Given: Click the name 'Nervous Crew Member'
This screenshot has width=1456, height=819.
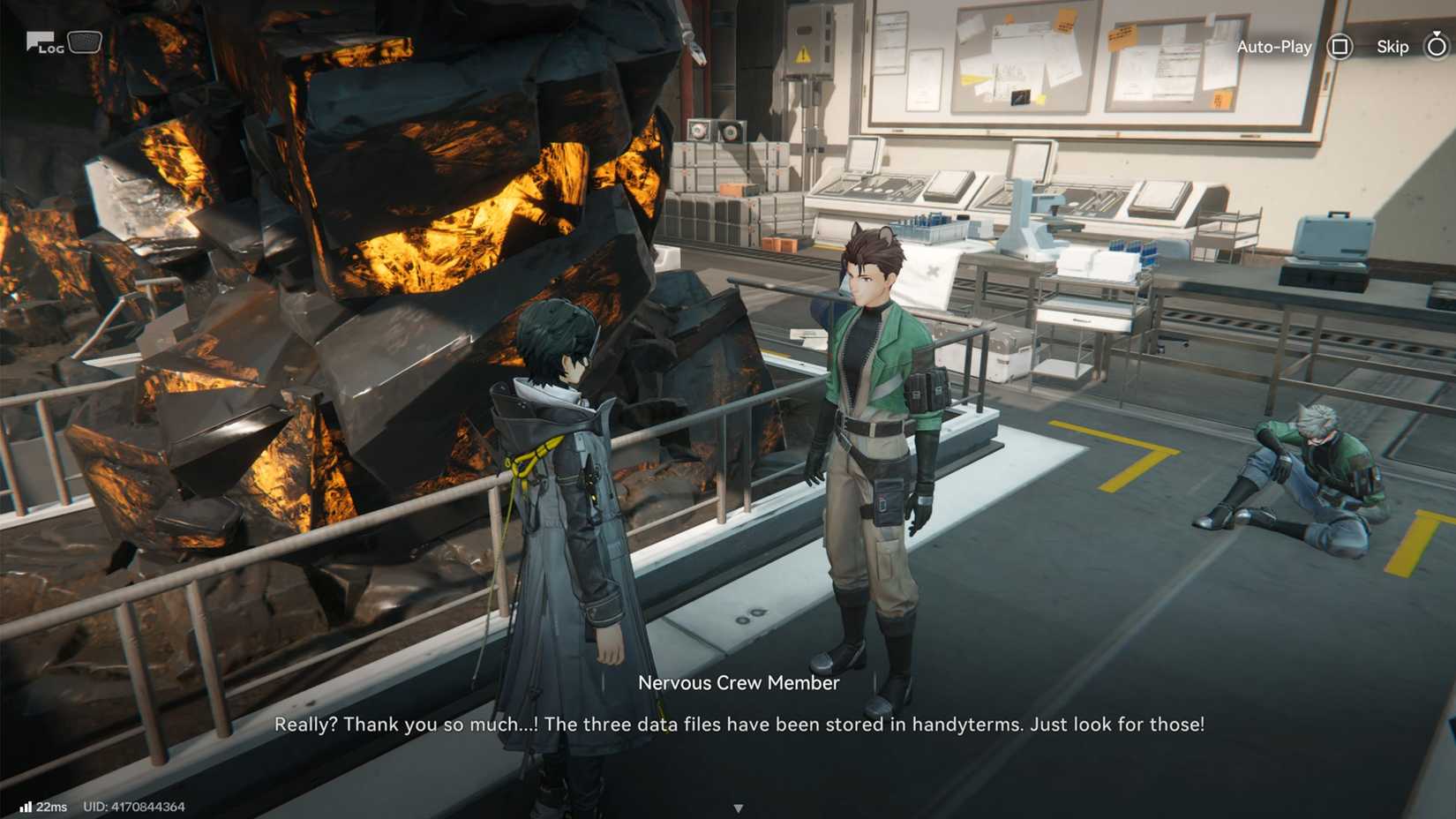Looking at the screenshot, I should click(x=739, y=682).
